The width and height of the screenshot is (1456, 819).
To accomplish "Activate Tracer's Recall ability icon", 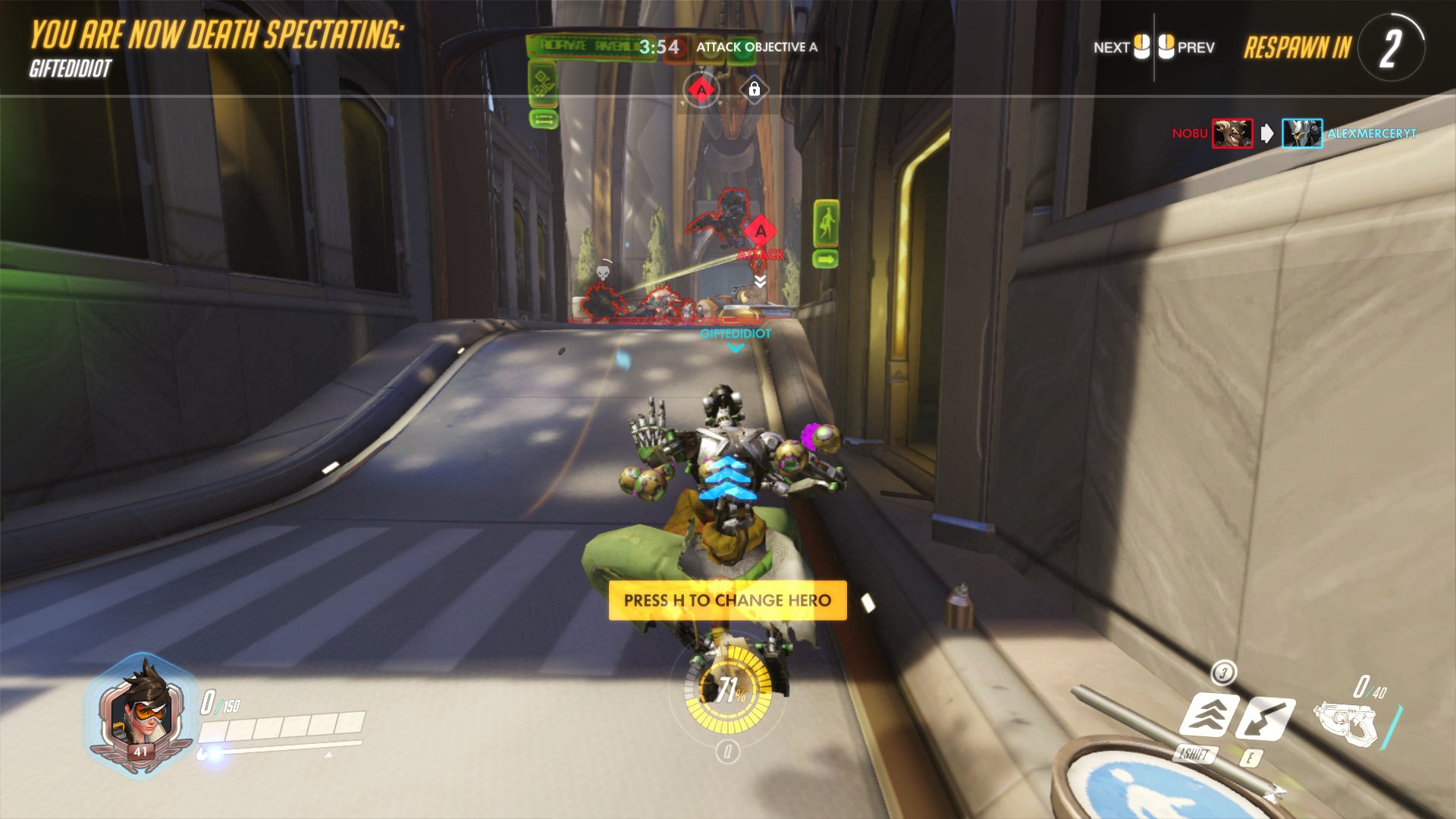I will click(x=1265, y=718).
